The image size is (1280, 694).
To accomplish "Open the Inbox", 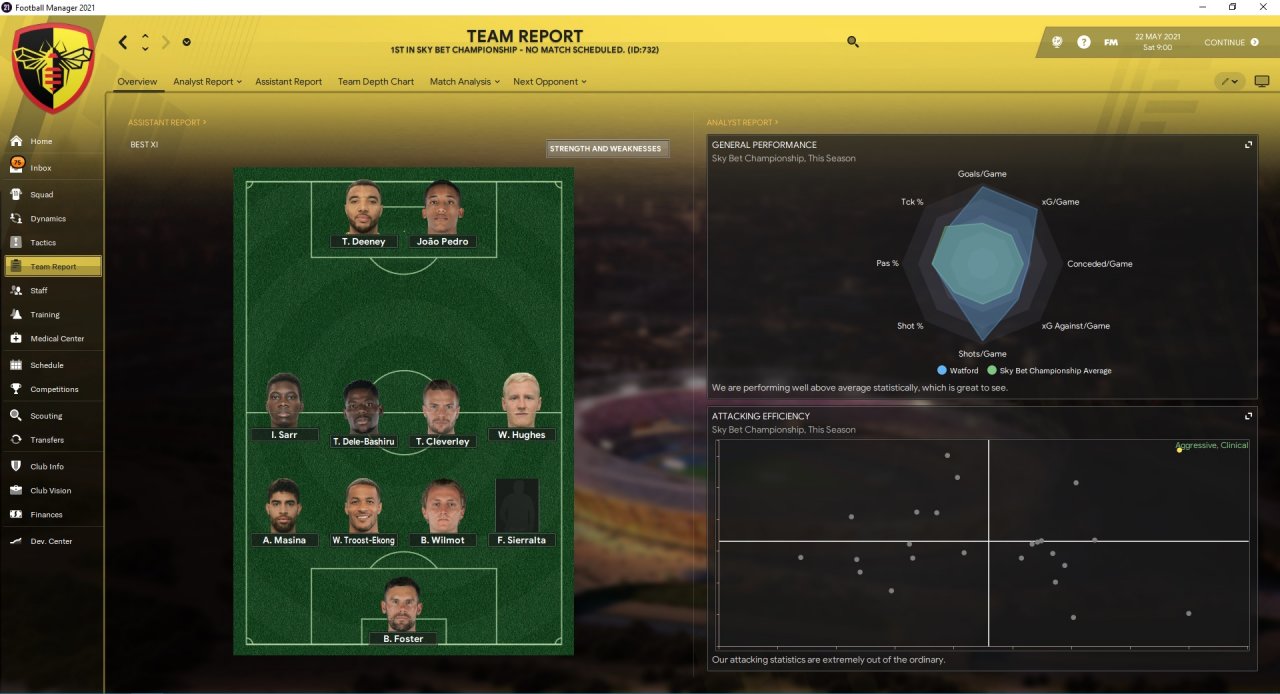I will coord(40,168).
